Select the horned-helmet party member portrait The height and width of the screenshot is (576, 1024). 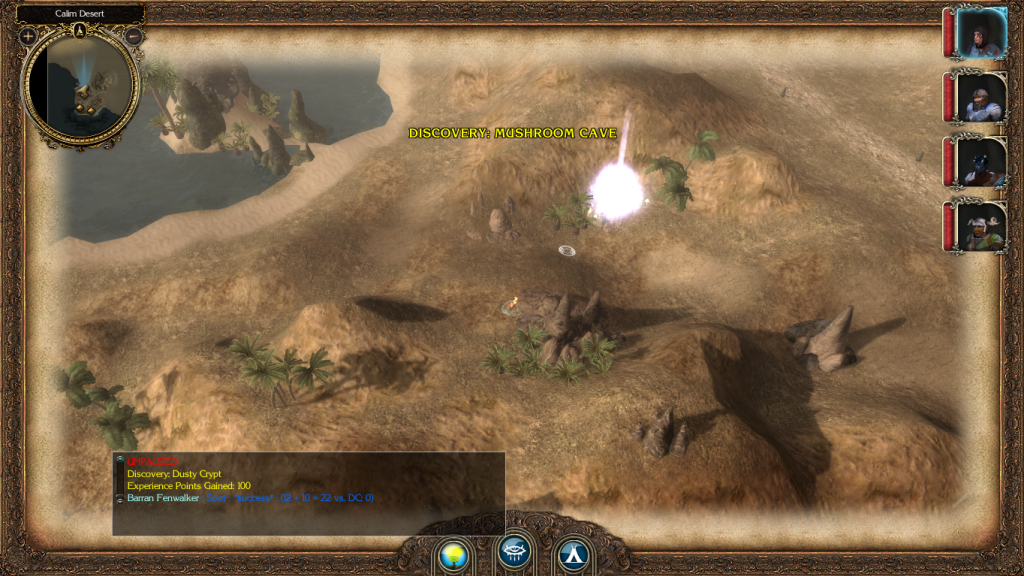(x=980, y=226)
